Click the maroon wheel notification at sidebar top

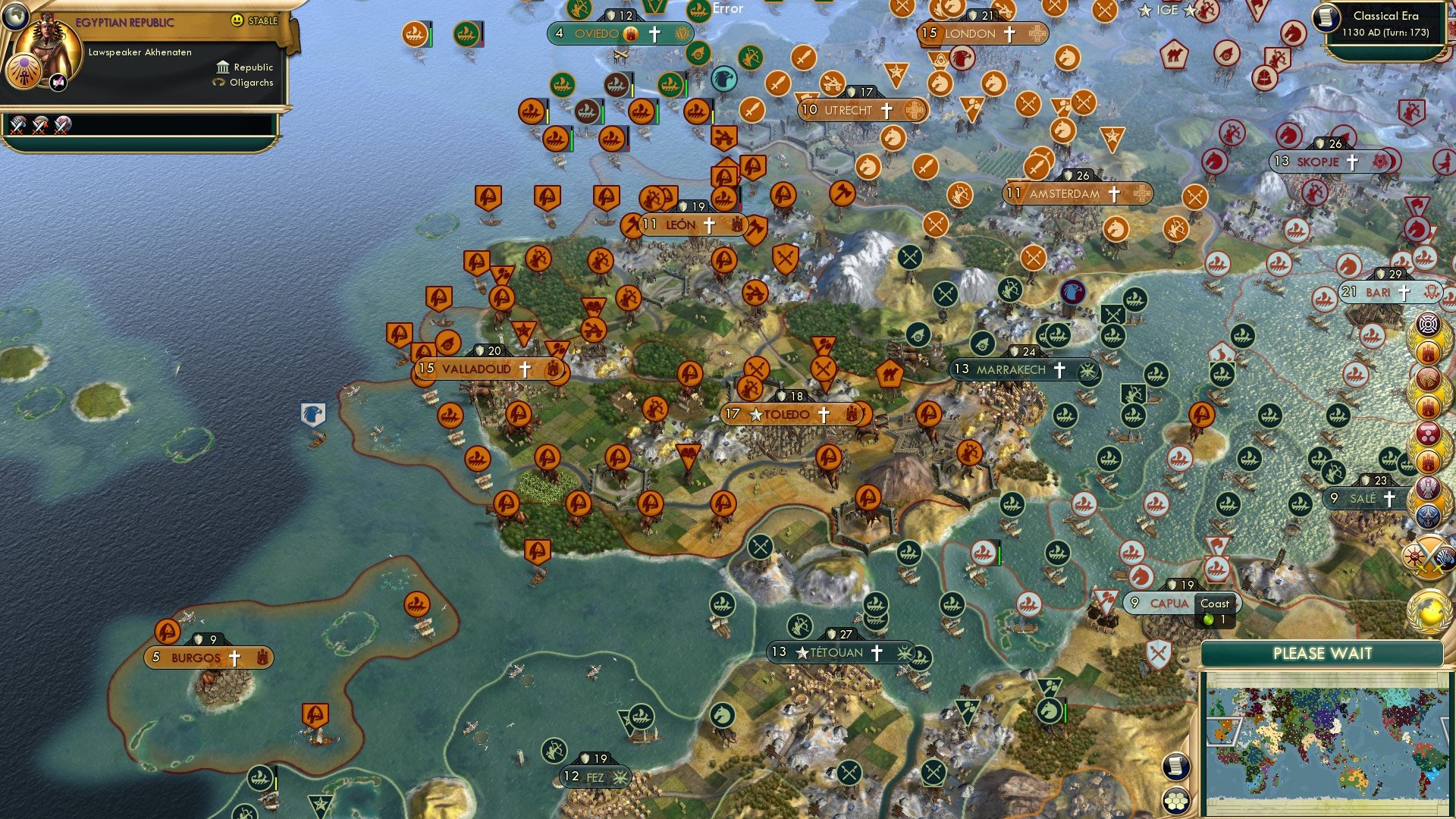point(1427,324)
